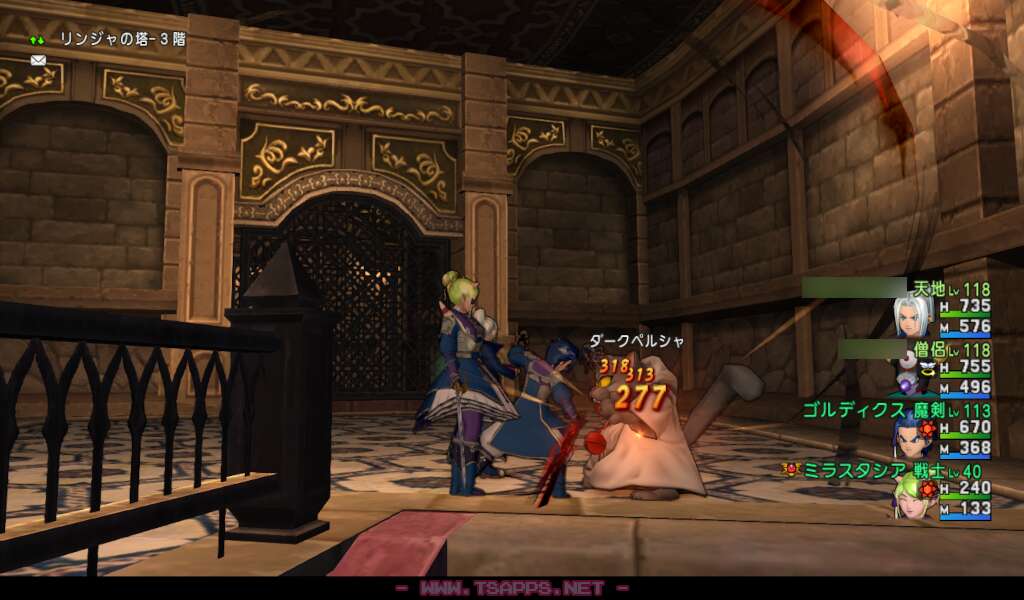Click the red status icon beside ミラスタシア's name
The height and width of the screenshot is (600, 1024).
790,468
